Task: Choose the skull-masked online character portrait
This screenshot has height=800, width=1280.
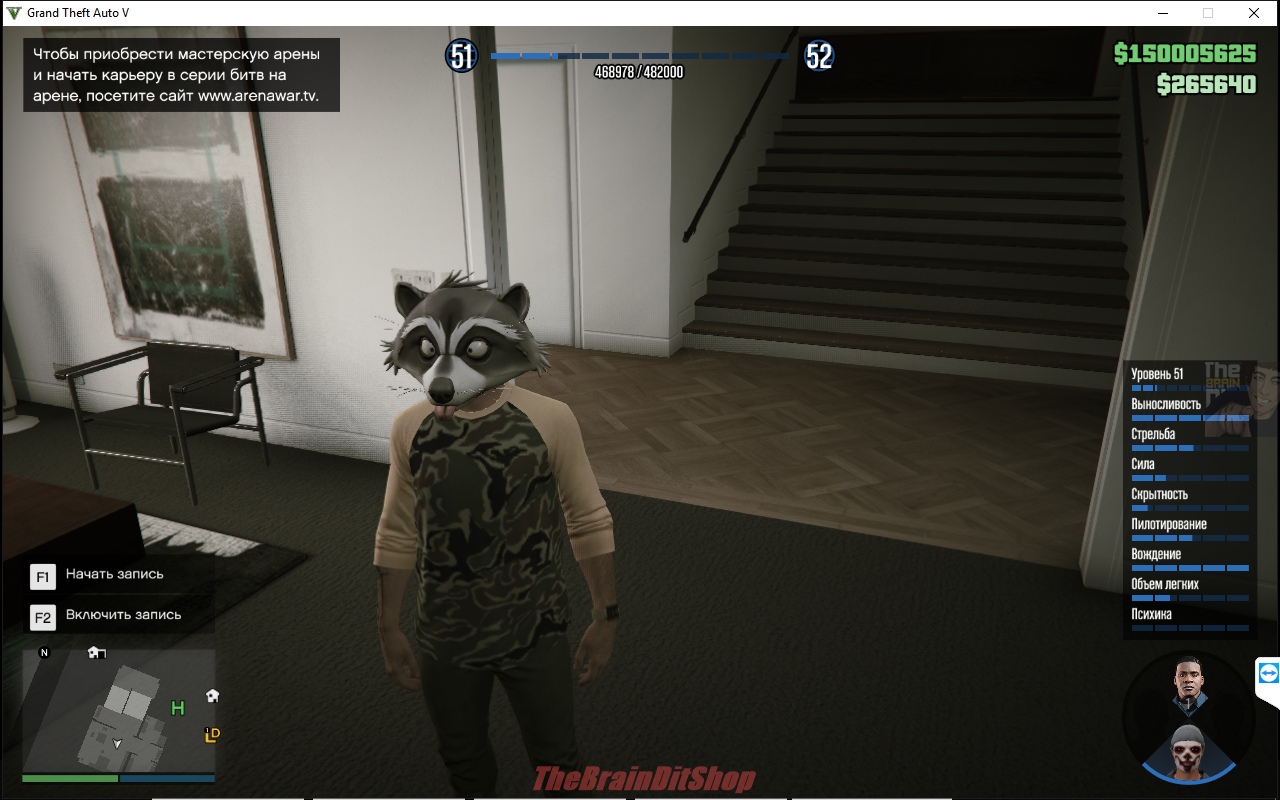Action: click(1188, 750)
